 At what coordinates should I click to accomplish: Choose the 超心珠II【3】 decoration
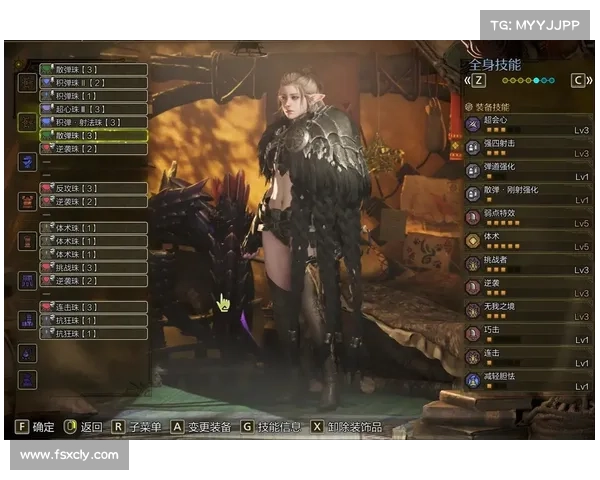[x=93, y=109]
